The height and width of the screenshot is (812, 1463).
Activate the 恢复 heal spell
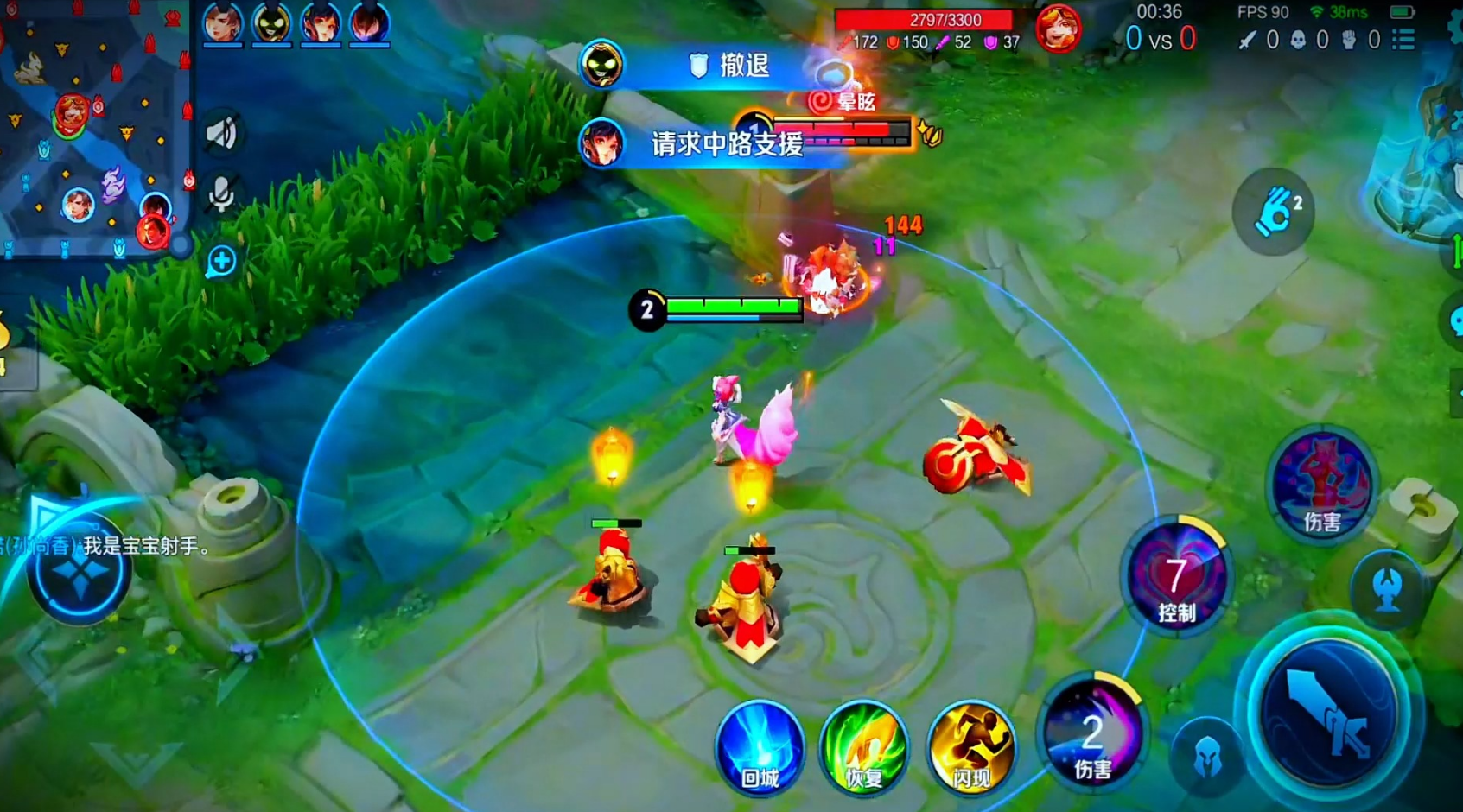863,745
